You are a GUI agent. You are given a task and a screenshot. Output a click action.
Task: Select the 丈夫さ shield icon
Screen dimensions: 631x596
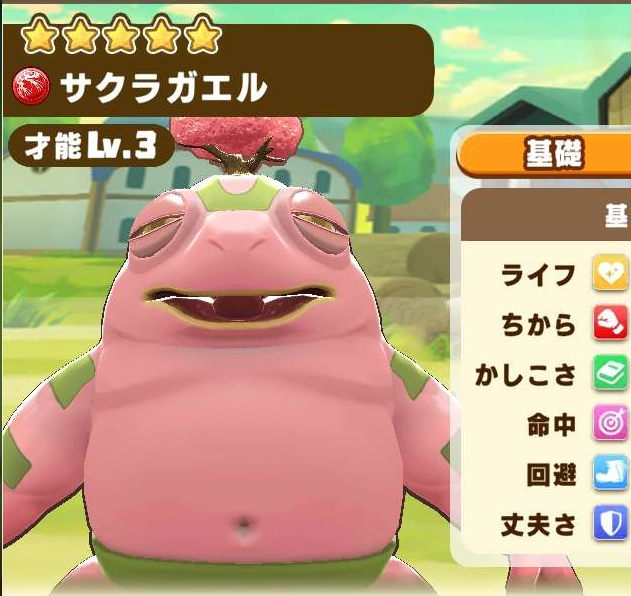[x=610, y=523]
